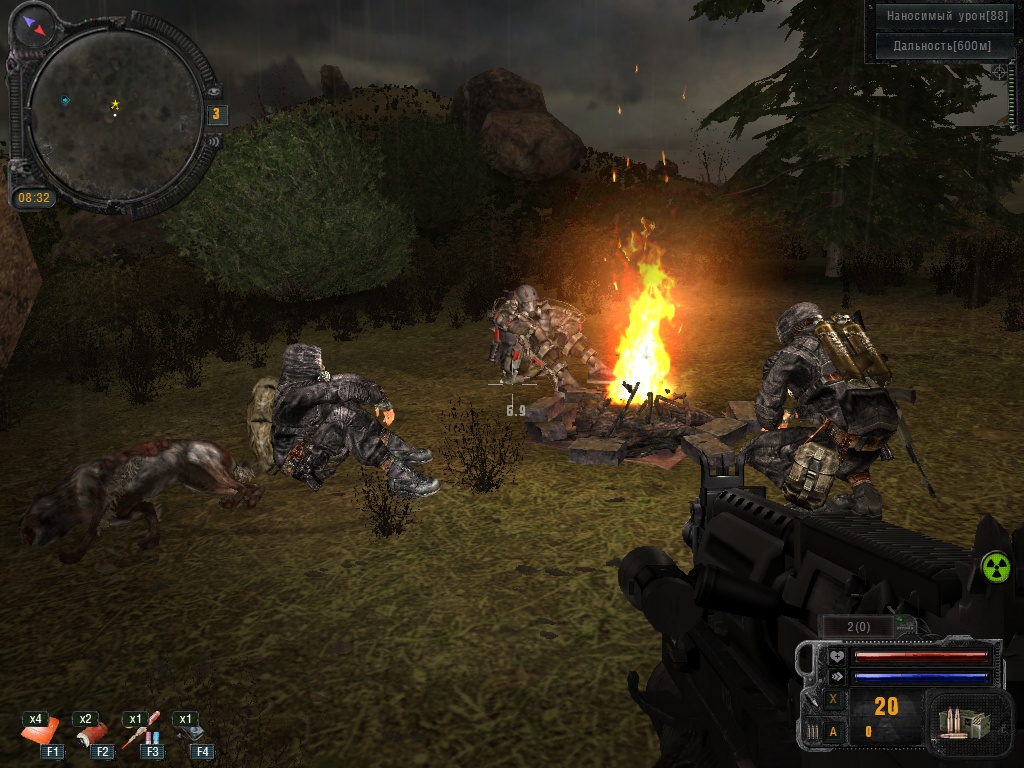
Task: Click the compass above the minimap
Action: point(36,25)
